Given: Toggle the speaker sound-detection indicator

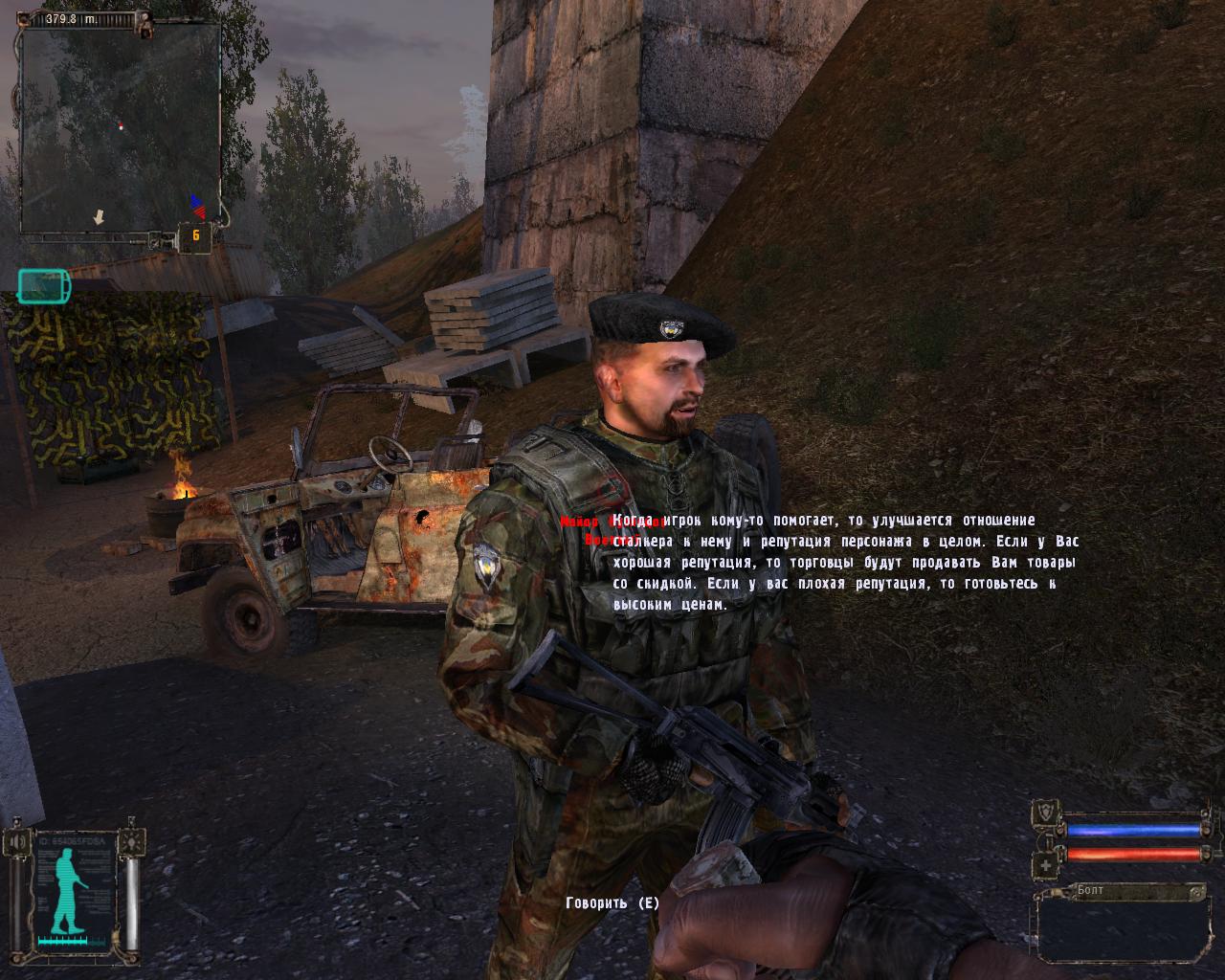Looking at the screenshot, I should (x=16, y=840).
